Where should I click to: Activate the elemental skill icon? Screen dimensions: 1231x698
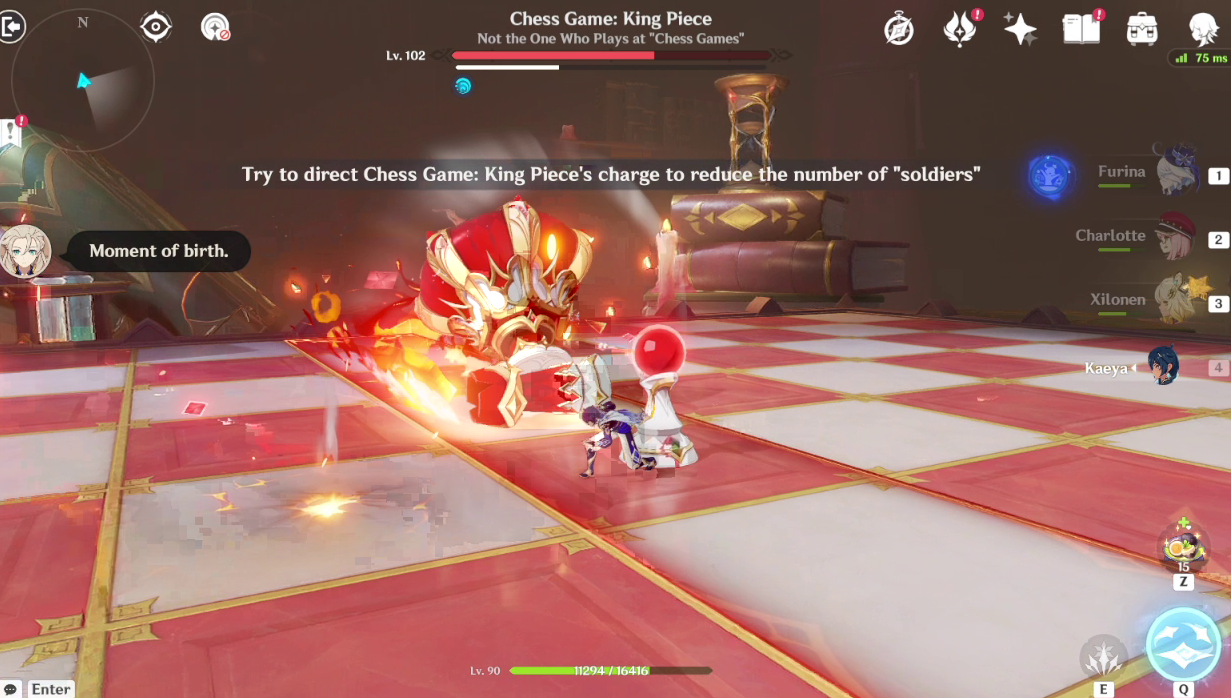click(x=1104, y=656)
